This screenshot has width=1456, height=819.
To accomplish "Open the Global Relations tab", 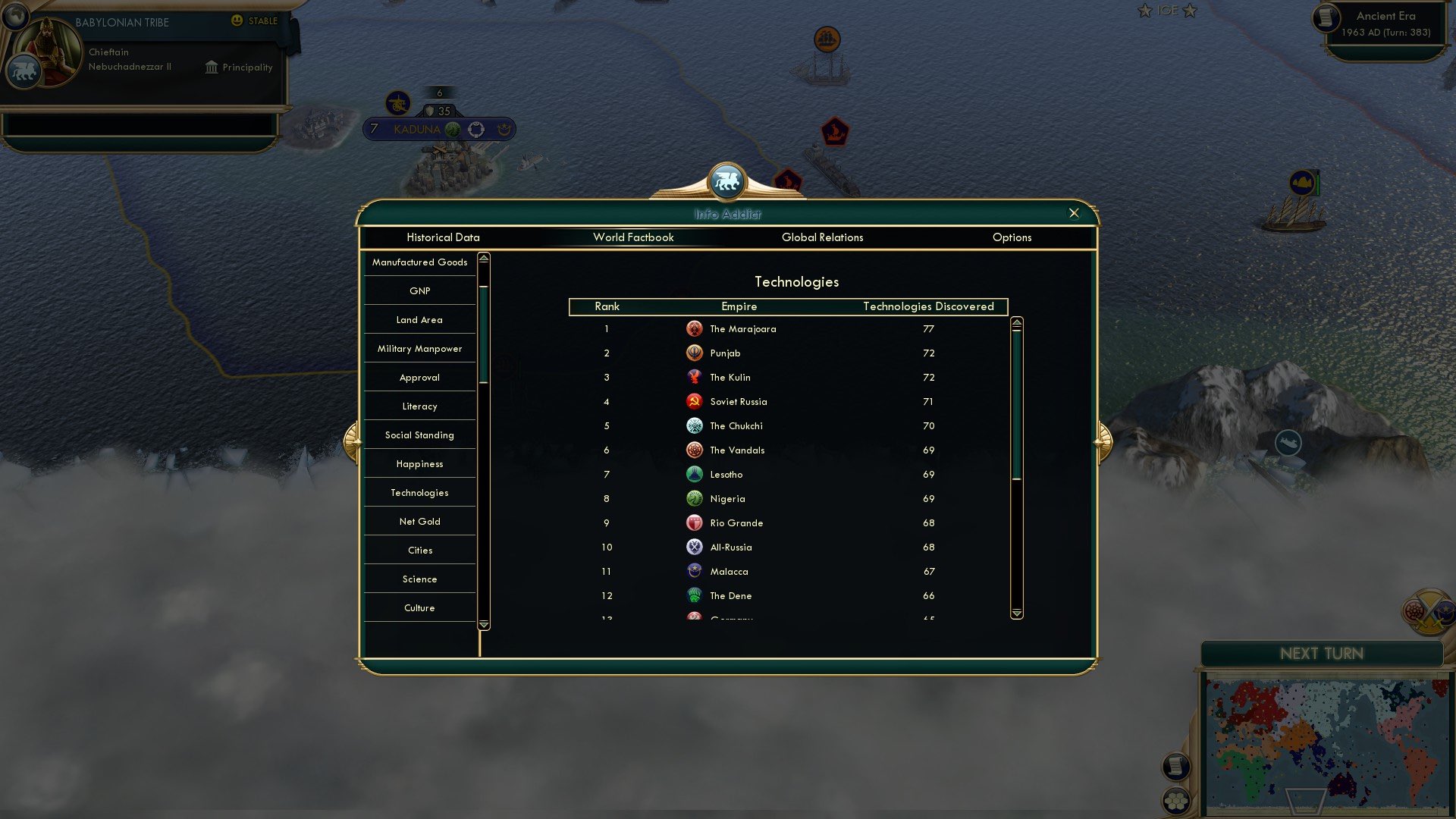I will pyautogui.click(x=824, y=237).
